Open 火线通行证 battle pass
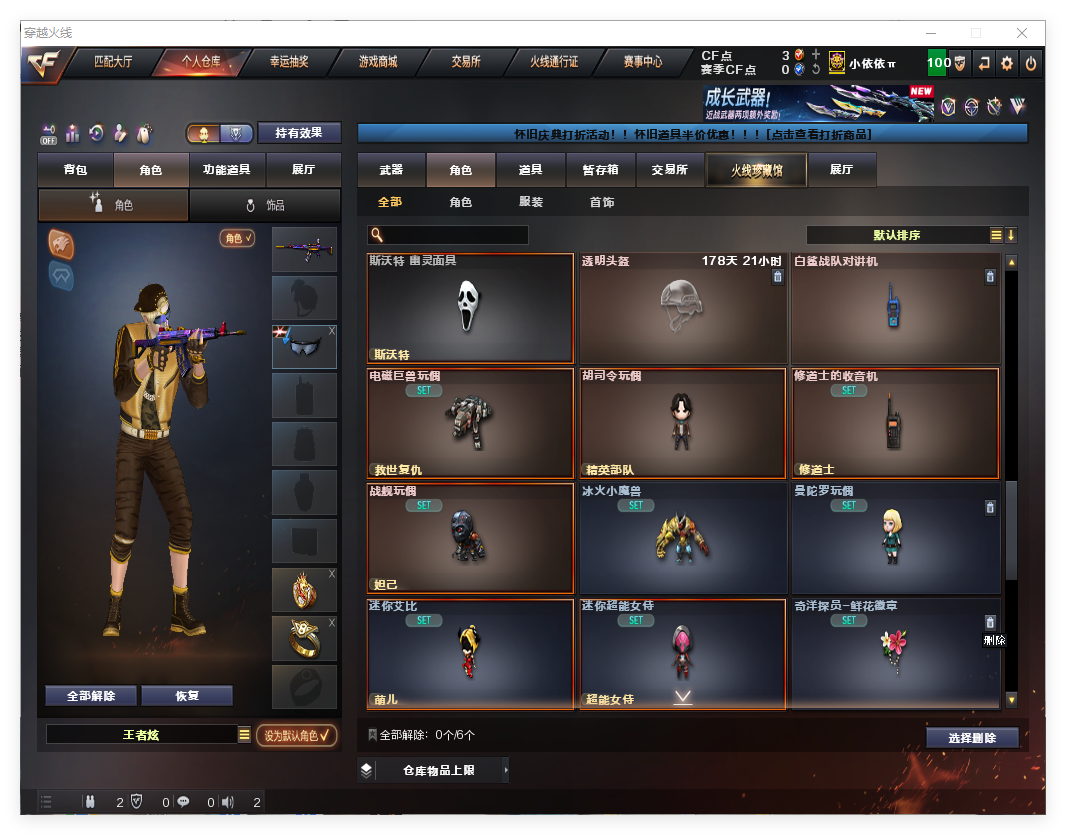 554,62
